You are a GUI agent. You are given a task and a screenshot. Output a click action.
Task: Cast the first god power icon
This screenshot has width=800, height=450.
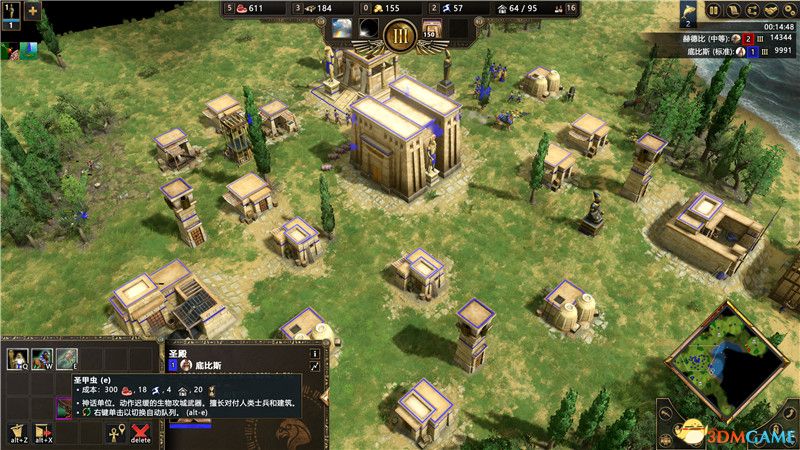pyautogui.click(x=343, y=27)
